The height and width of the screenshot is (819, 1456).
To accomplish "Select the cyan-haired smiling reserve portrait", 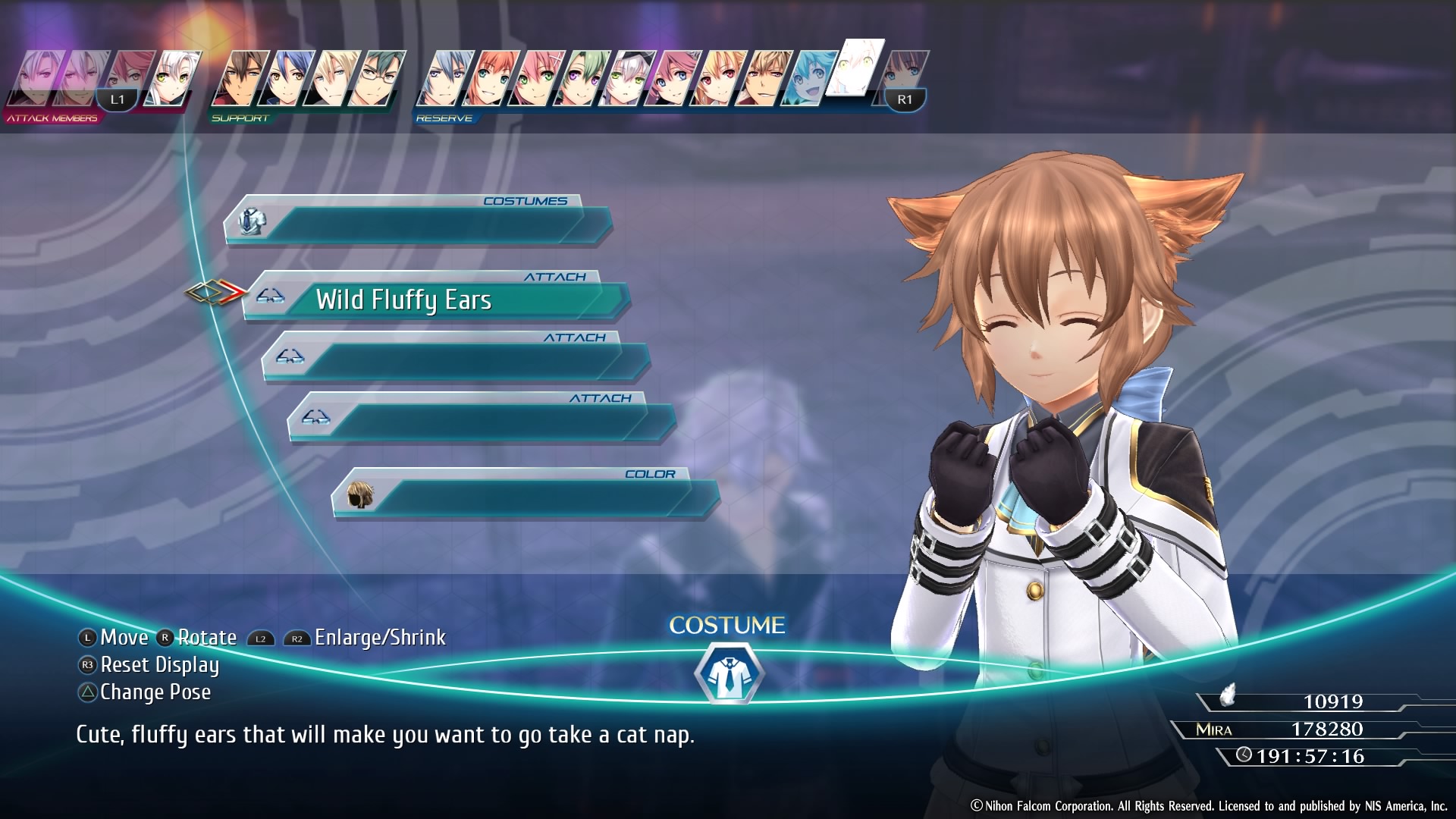I will [x=808, y=78].
